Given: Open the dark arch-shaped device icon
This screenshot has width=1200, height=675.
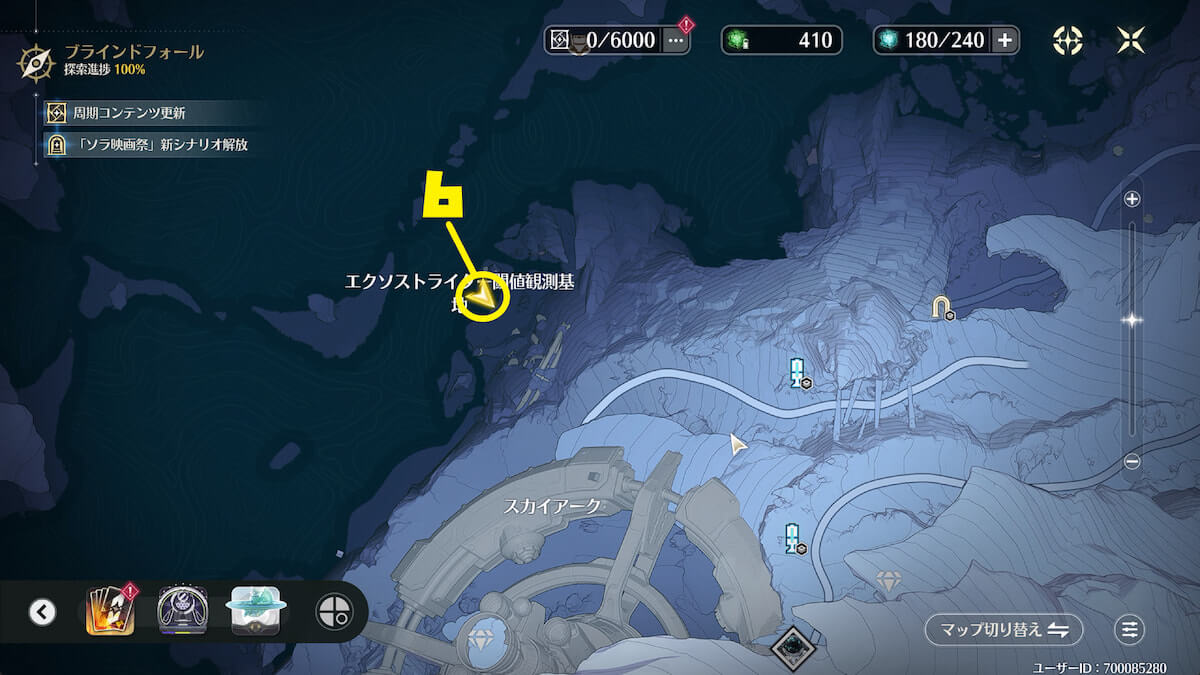Looking at the screenshot, I should (182, 611).
